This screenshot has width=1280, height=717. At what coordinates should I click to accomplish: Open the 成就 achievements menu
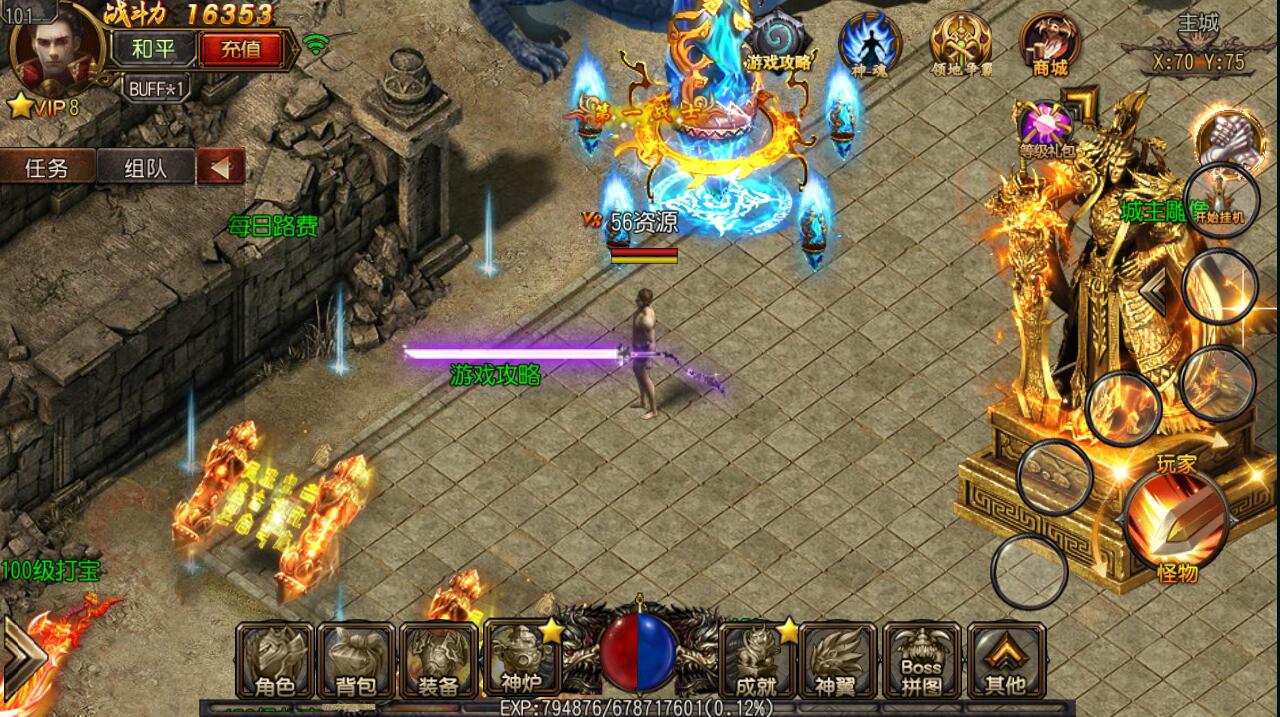click(x=756, y=660)
